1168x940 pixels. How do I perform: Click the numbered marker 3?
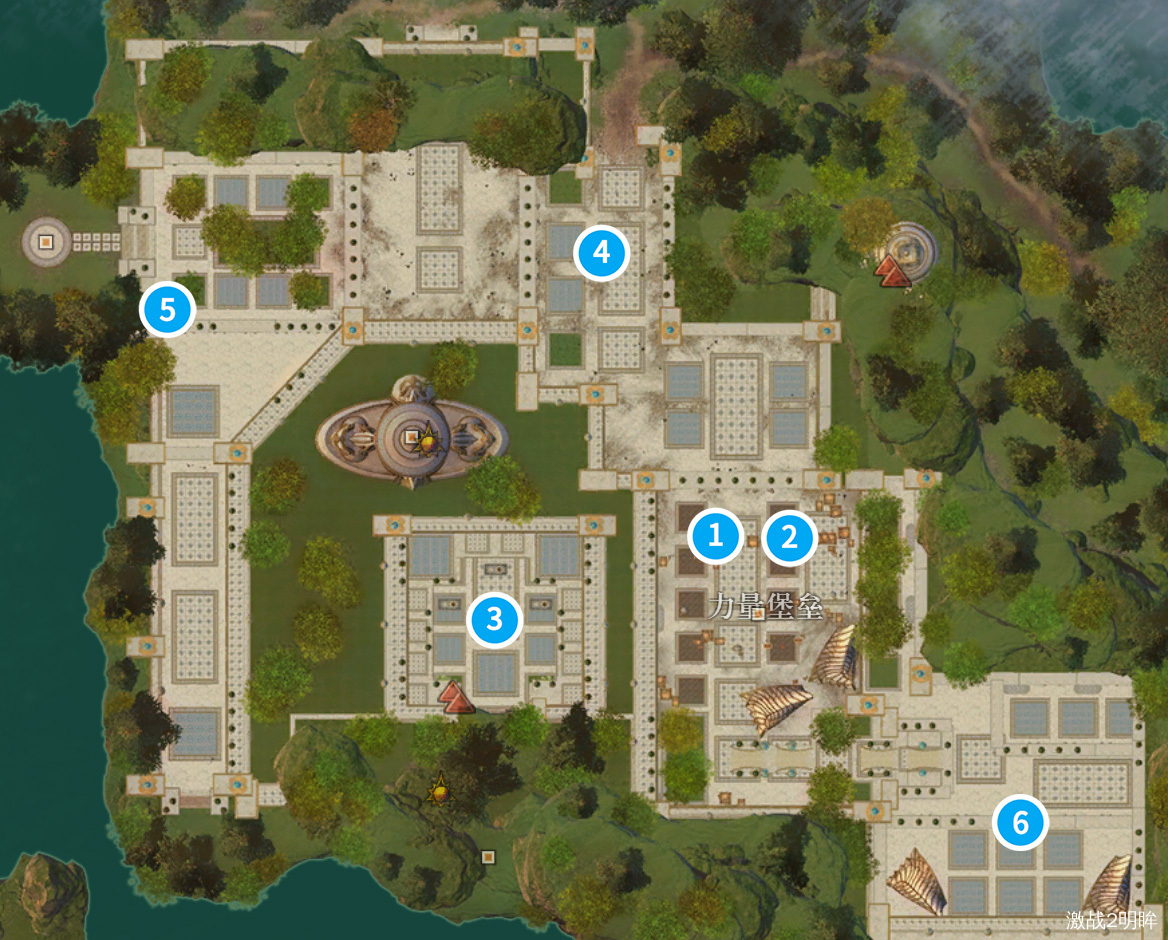(x=494, y=620)
